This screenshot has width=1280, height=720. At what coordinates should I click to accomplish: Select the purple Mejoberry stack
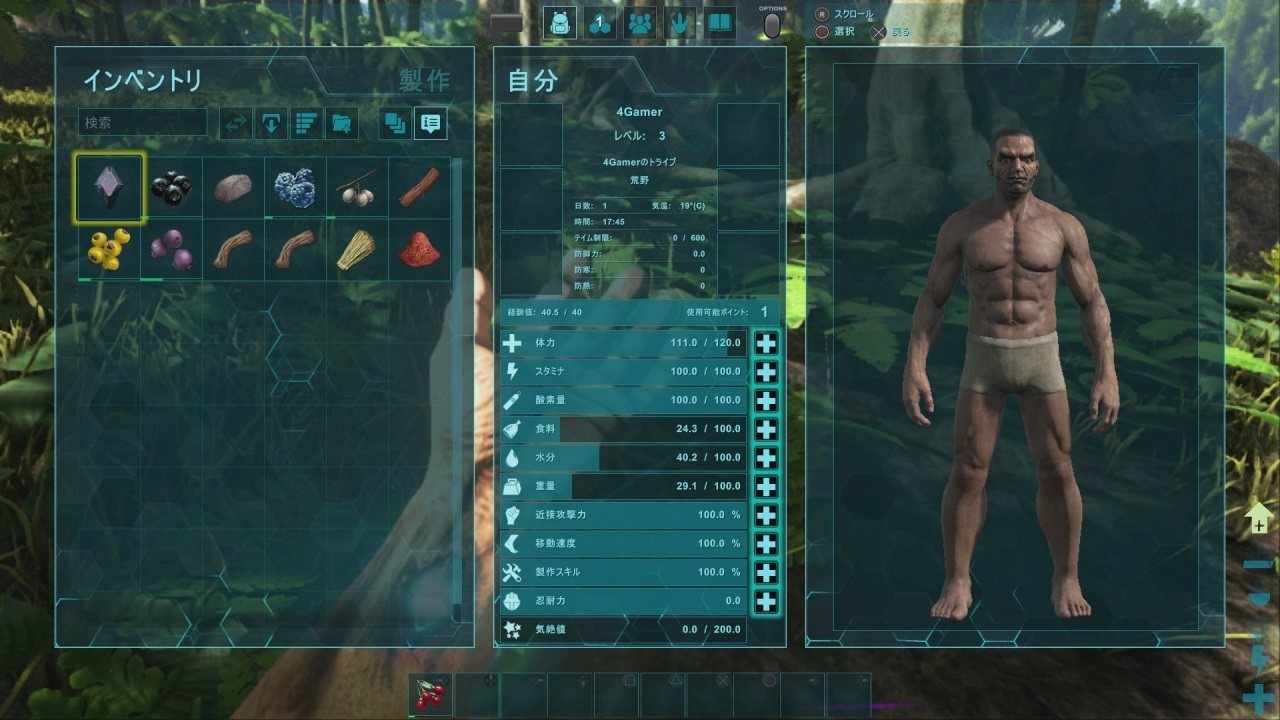tap(171, 249)
